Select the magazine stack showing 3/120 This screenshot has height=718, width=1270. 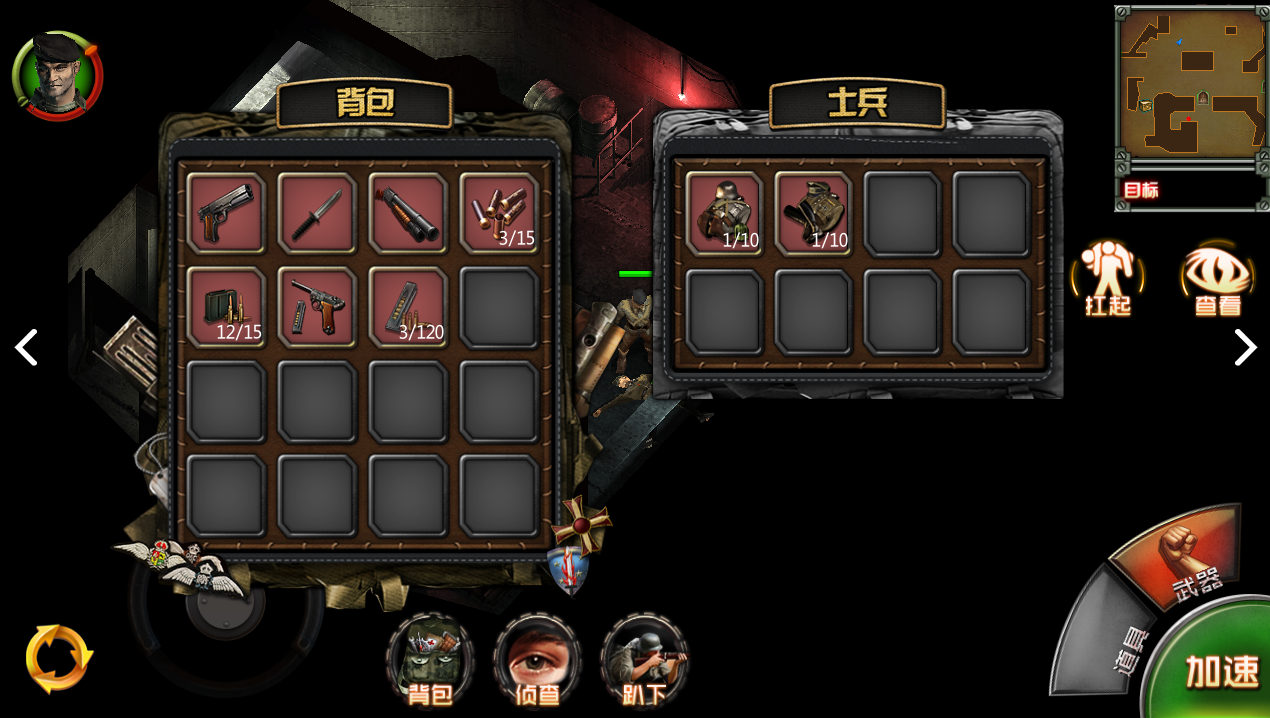tap(408, 307)
